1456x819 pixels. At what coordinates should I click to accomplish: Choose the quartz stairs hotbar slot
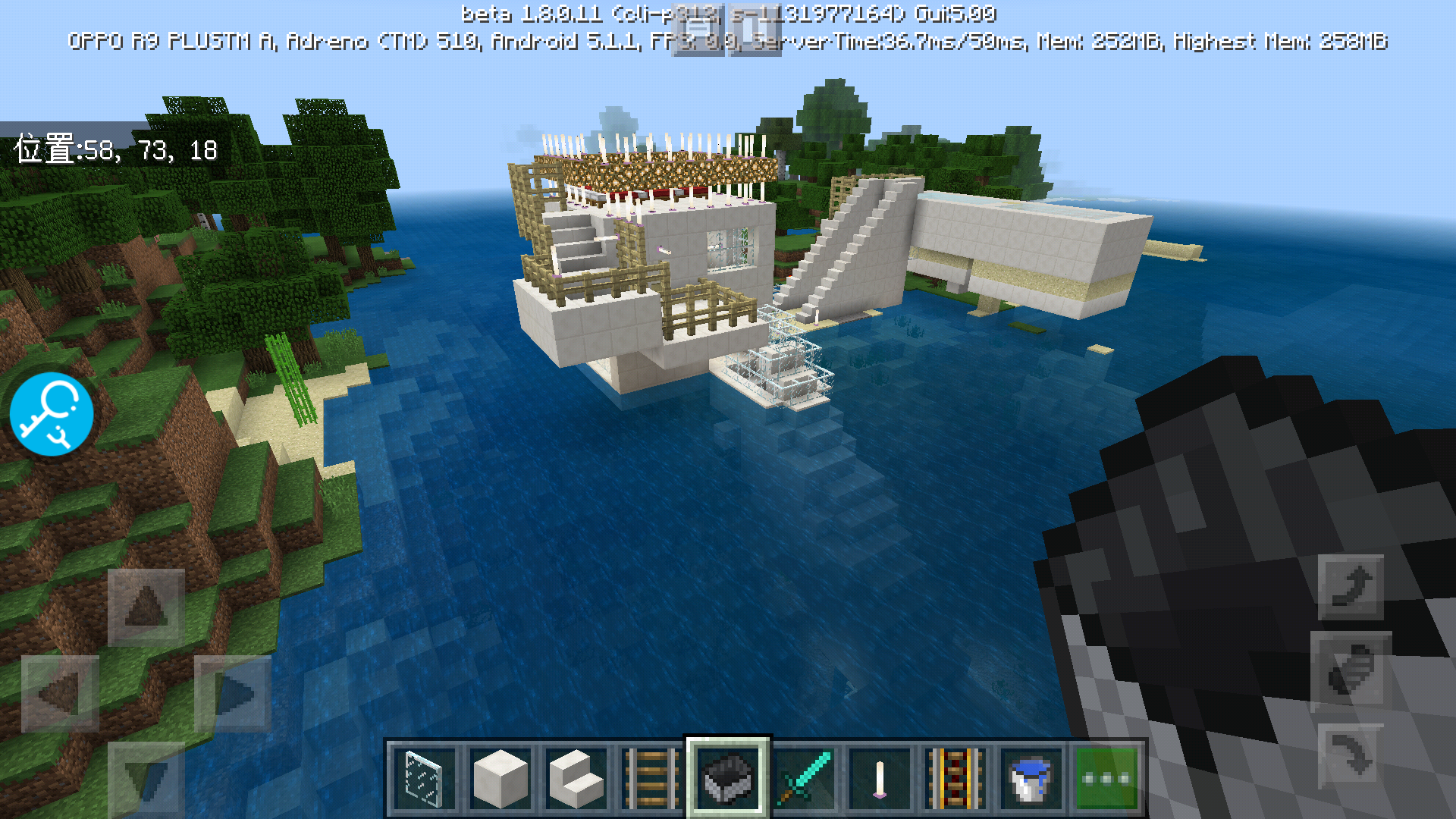[x=576, y=778]
